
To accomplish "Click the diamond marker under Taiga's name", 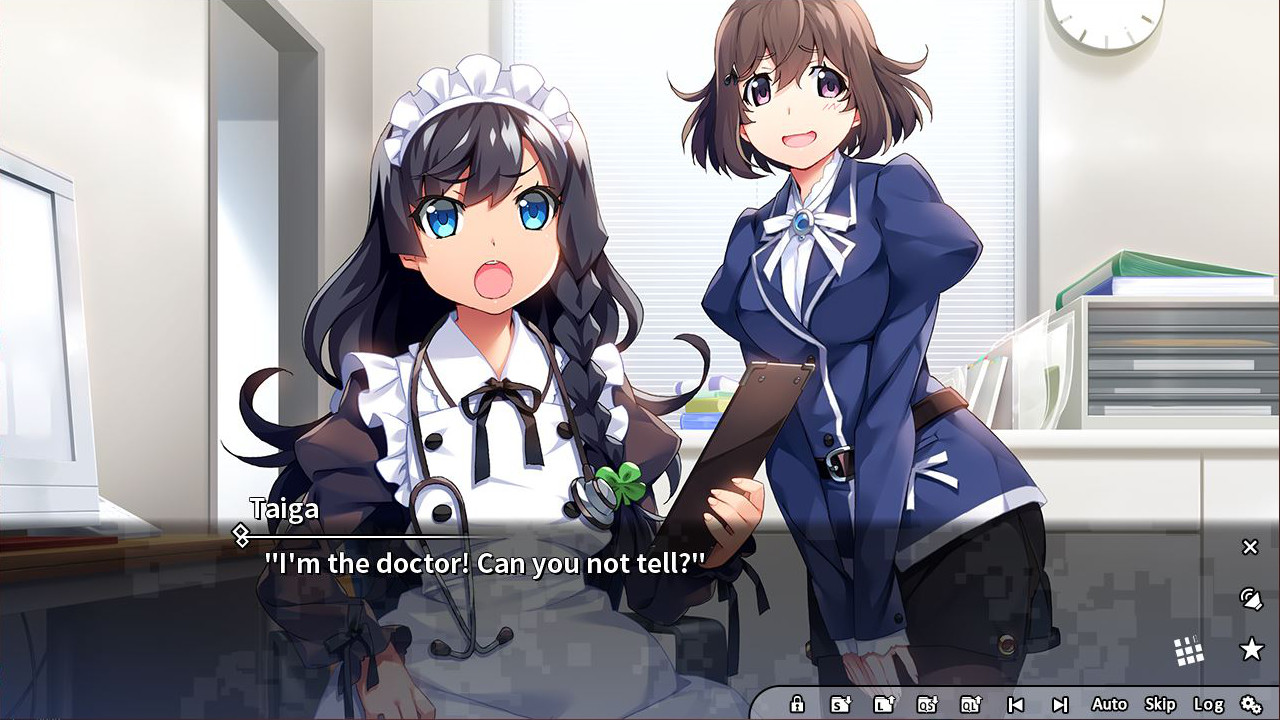I will click(x=240, y=535).
